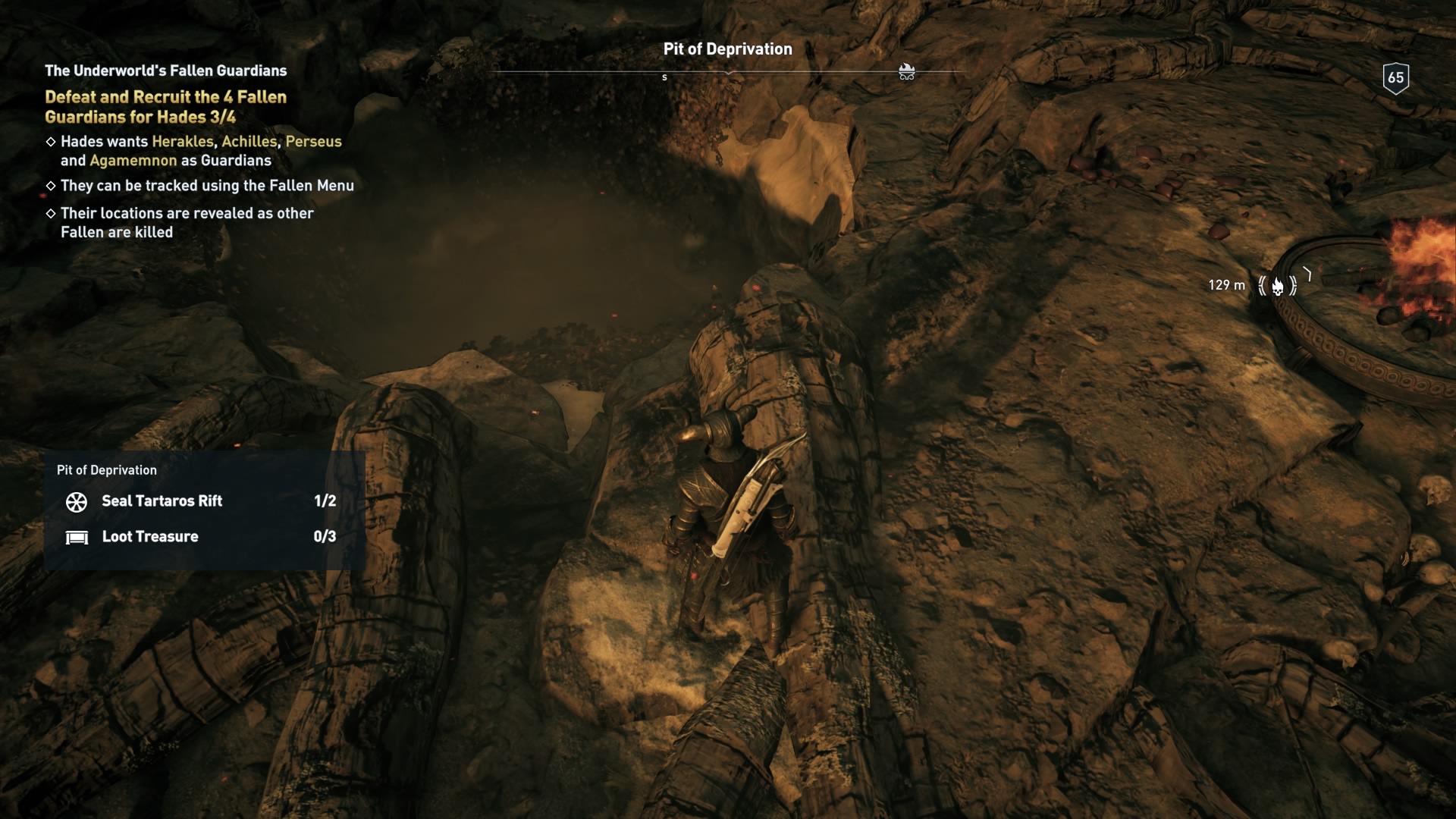Click the level 65 shield emblem
This screenshot has width=1456, height=819.
point(1395,77)
